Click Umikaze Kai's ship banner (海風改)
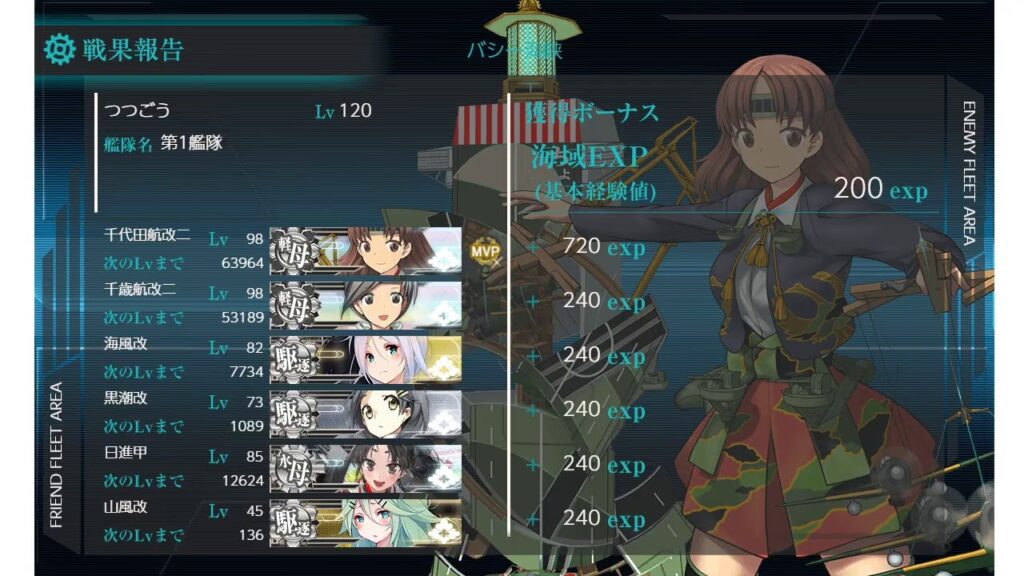This screenshot has width=1024, height=576. pyautogui.click(x=366, y=358)
